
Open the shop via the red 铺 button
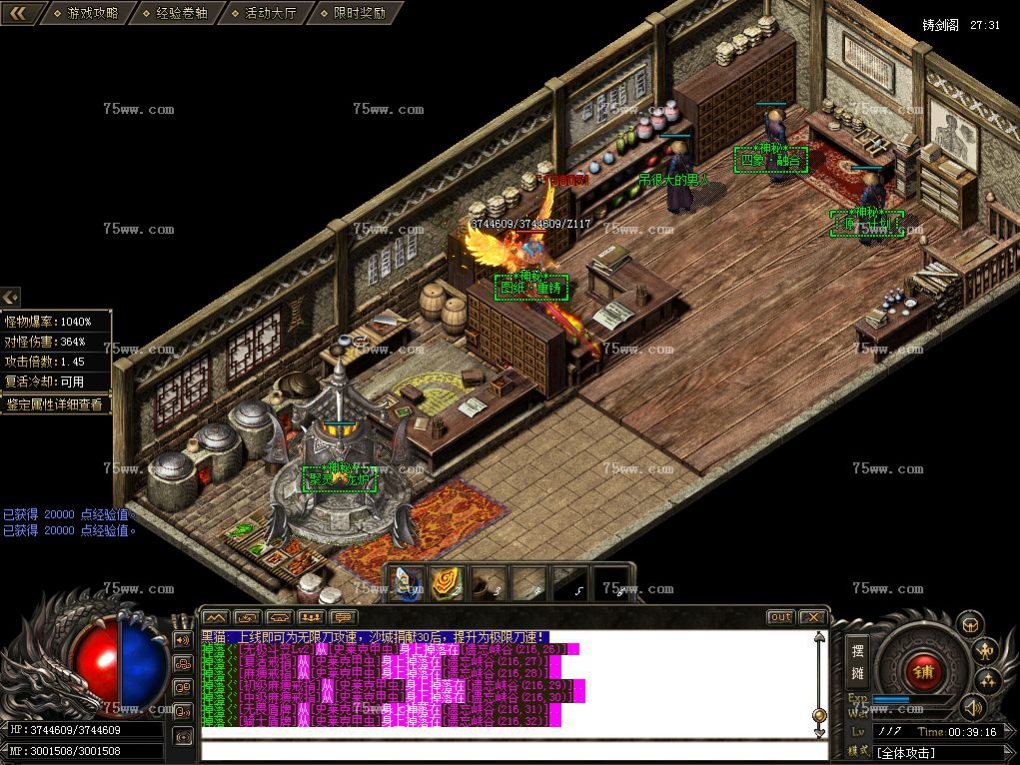tap(922, 668)
